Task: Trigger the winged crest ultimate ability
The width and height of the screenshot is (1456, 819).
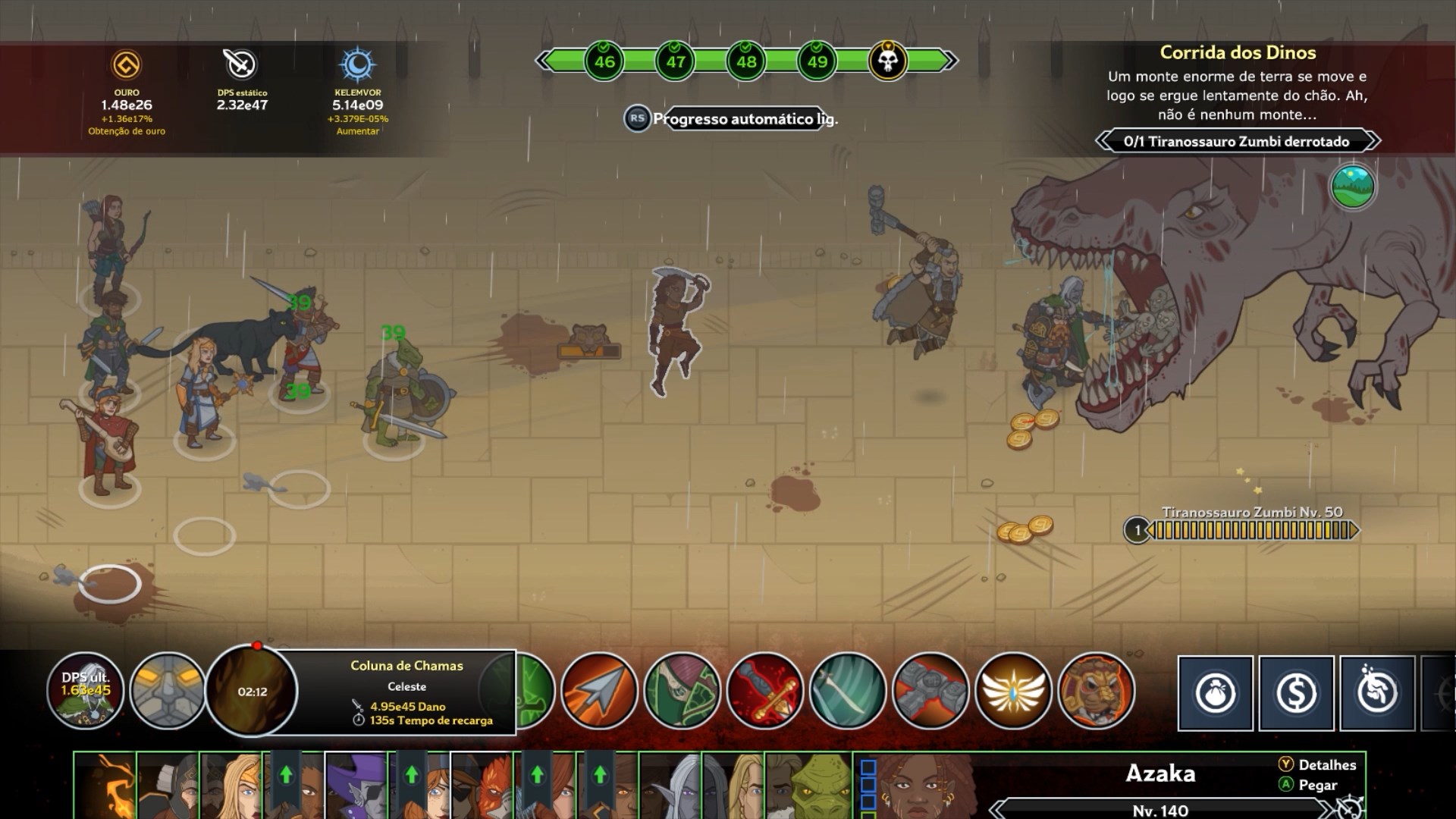Action: coord(1013,691)
